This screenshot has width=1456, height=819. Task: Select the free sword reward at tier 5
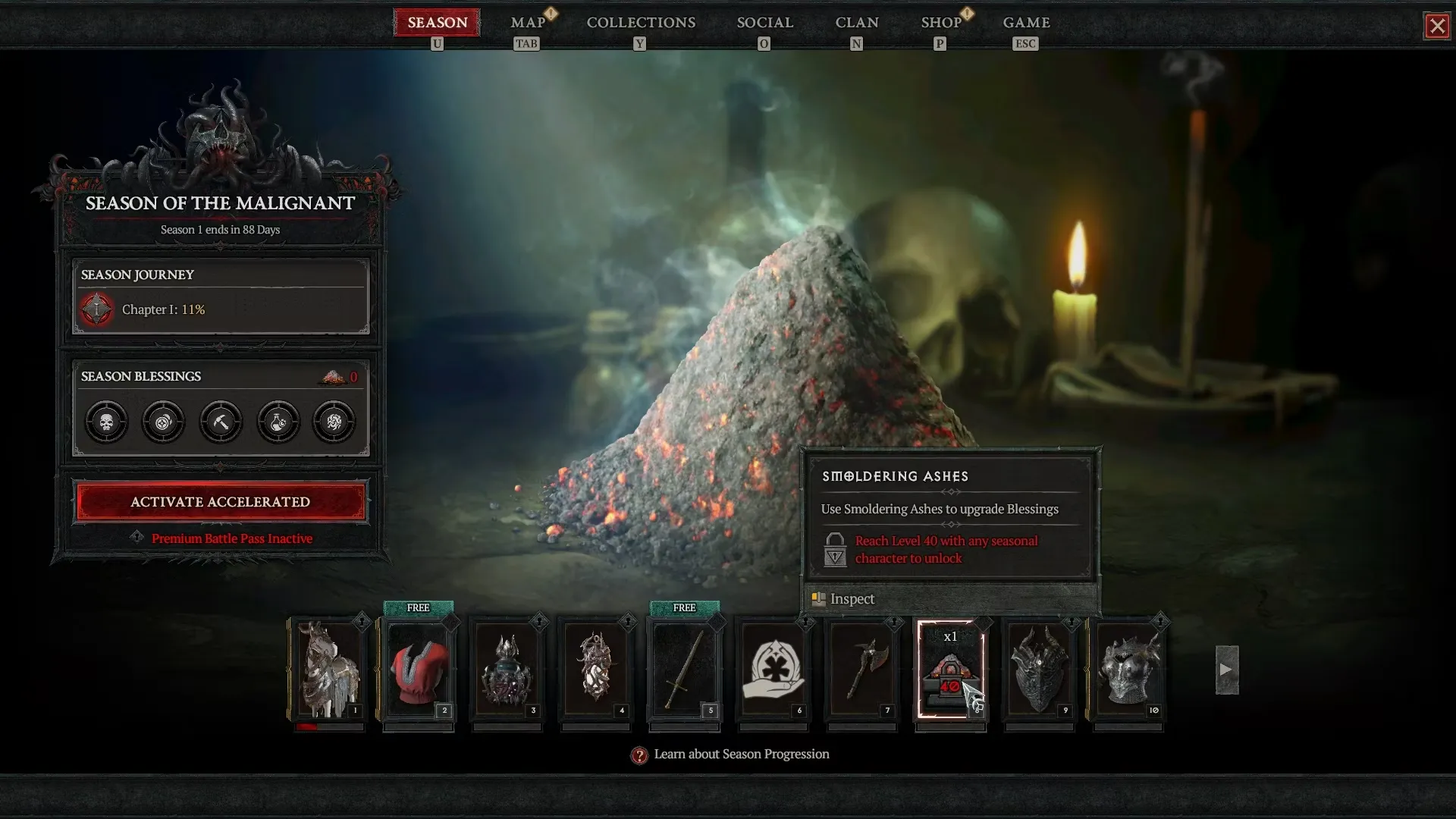[684, 669]
